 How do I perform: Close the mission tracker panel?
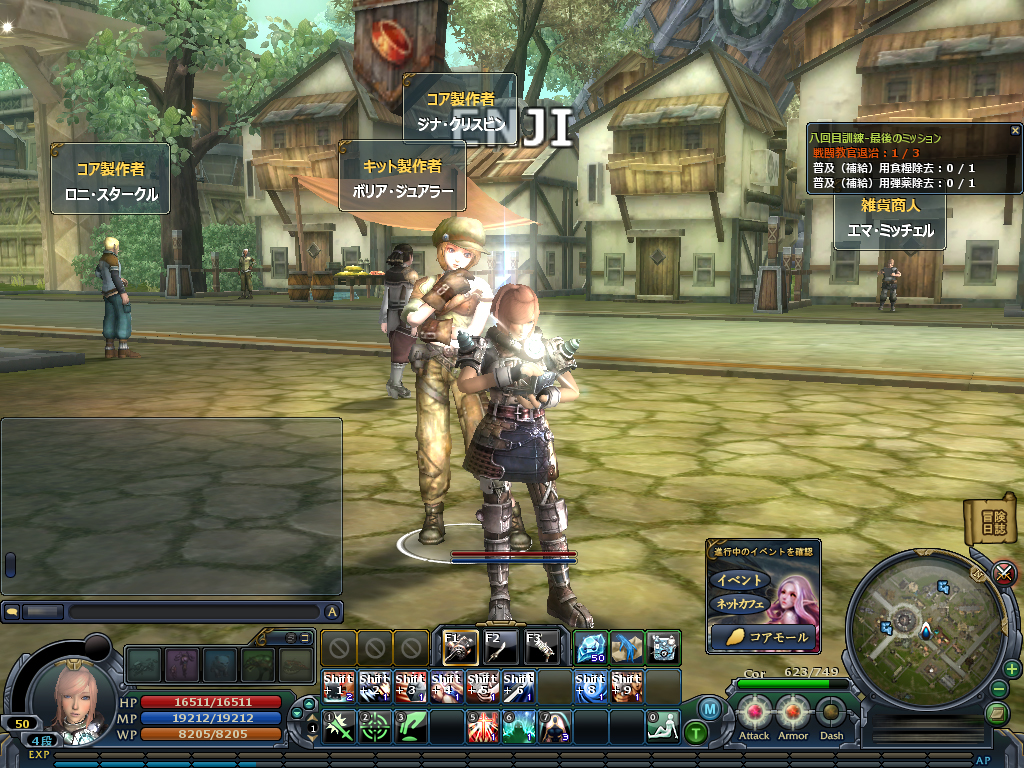[x=1015, y=130]
